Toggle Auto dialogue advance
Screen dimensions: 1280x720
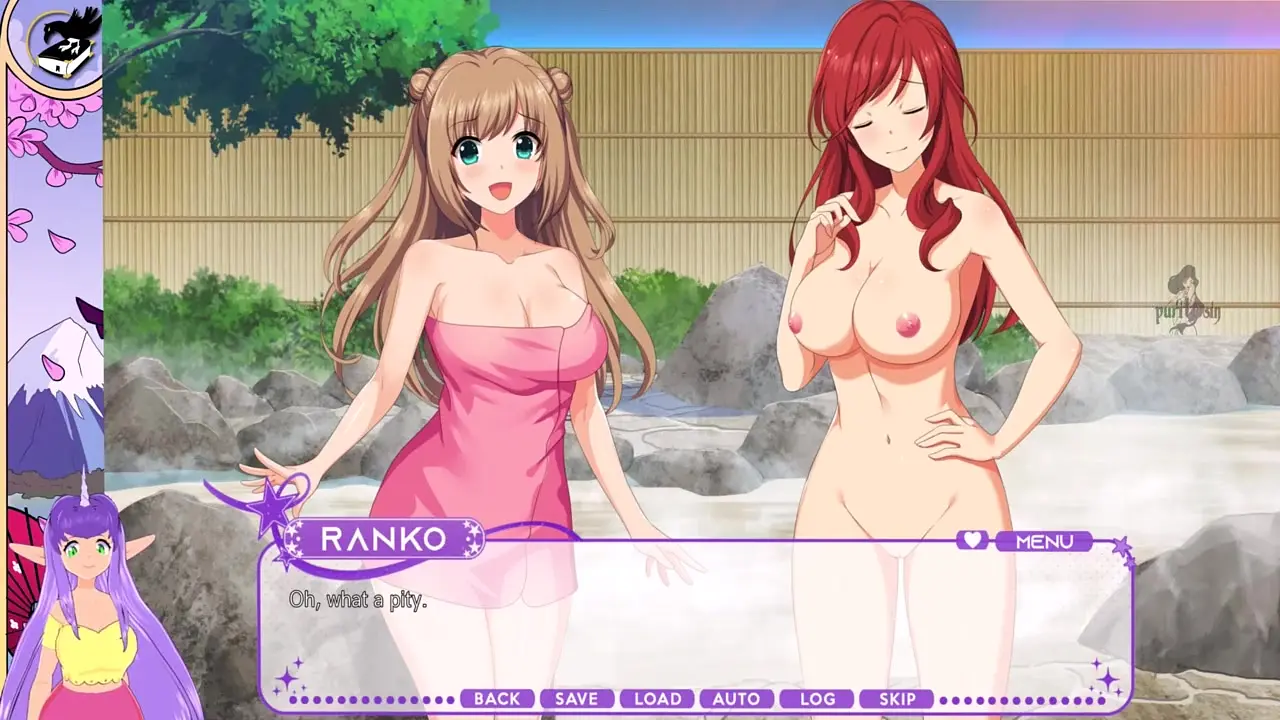pos(737,699)
